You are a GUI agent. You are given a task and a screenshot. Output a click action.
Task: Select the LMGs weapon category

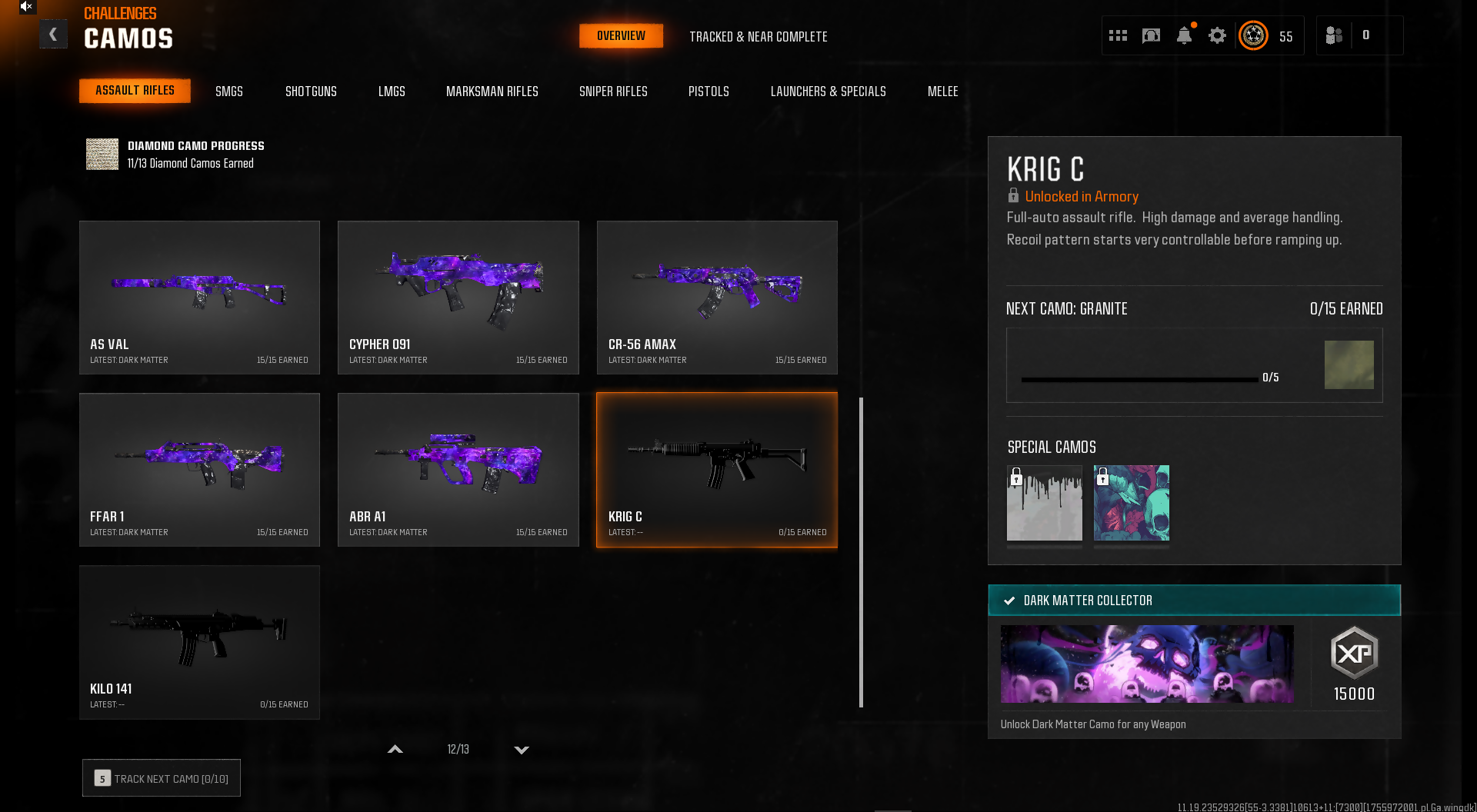392,92
